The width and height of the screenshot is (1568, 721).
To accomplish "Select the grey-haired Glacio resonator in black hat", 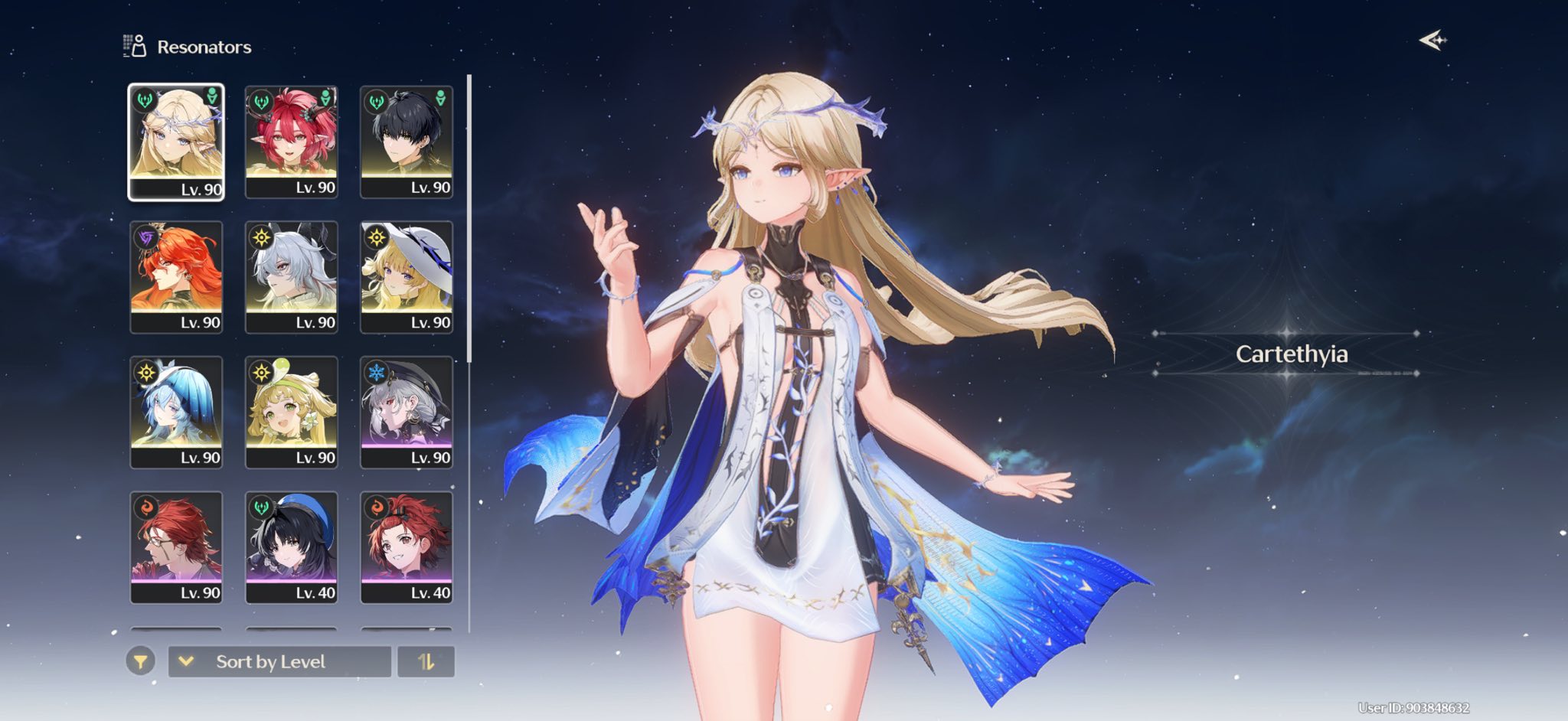I will [x=407, y=412].
